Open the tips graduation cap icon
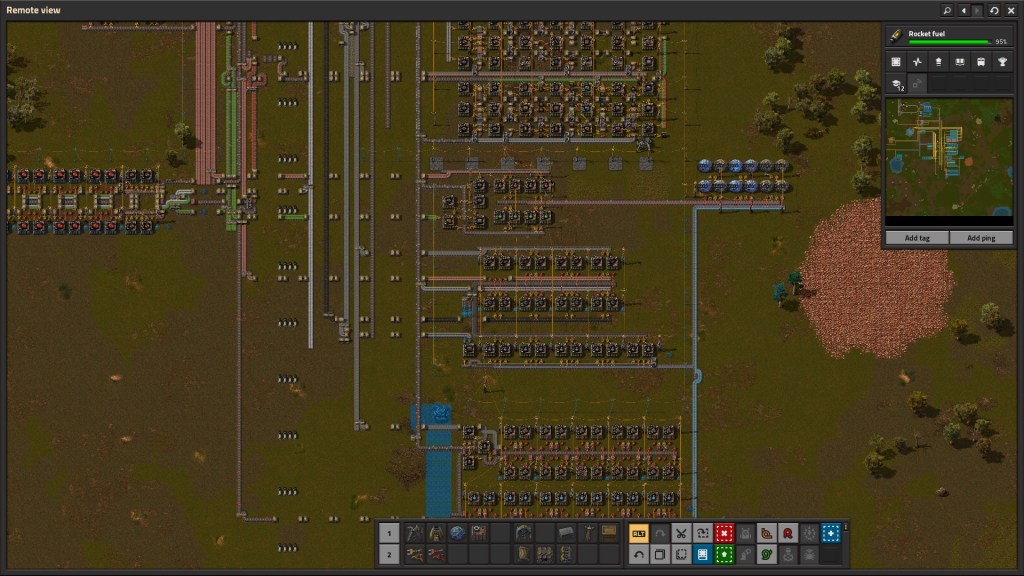 pyautogui.click(x=896, y=85)
